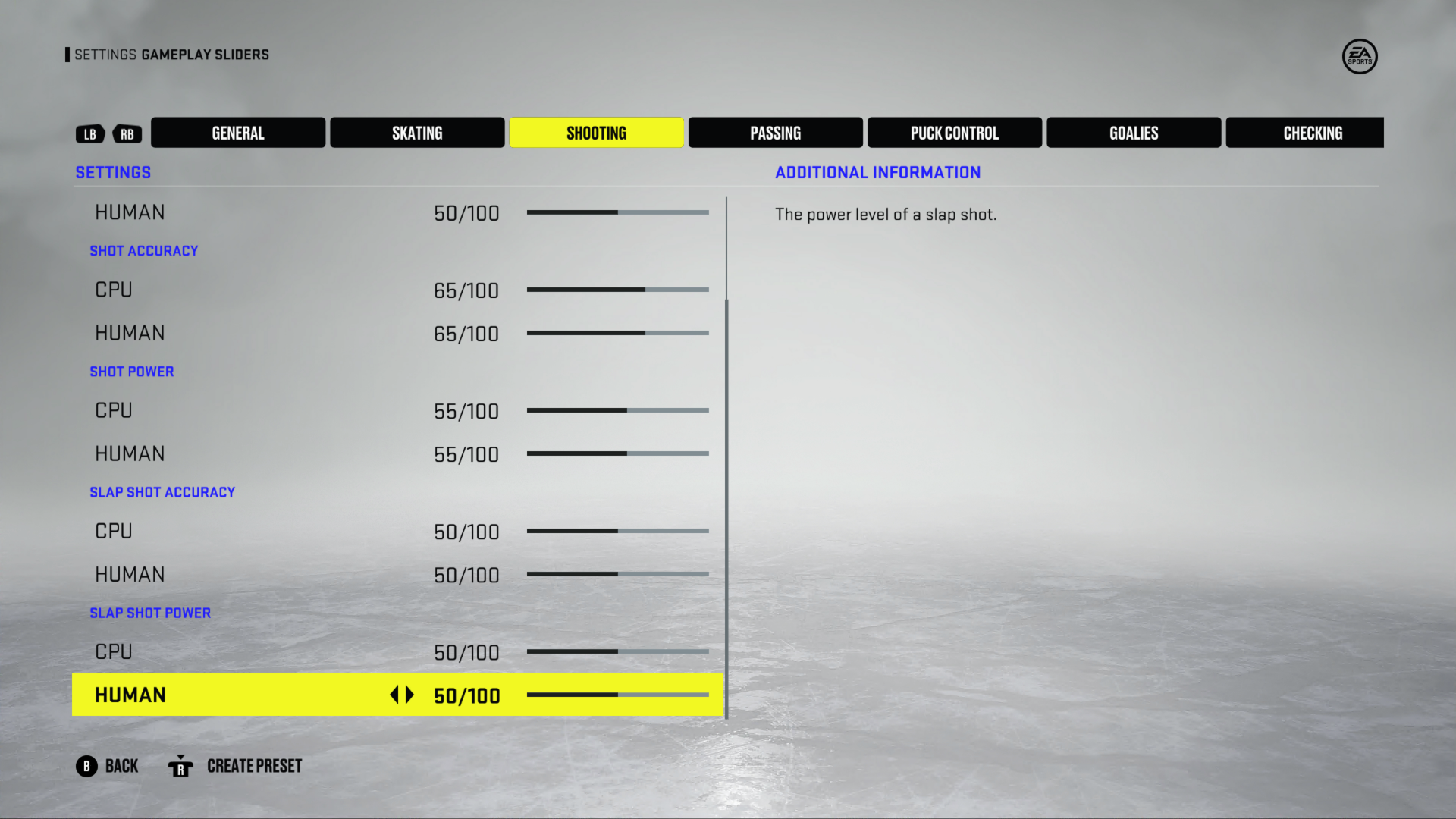The width and height of the screenshot is (1456, 819).
Task: Click the RT trigger icon beside Create Preset
Action: [180, 767]
